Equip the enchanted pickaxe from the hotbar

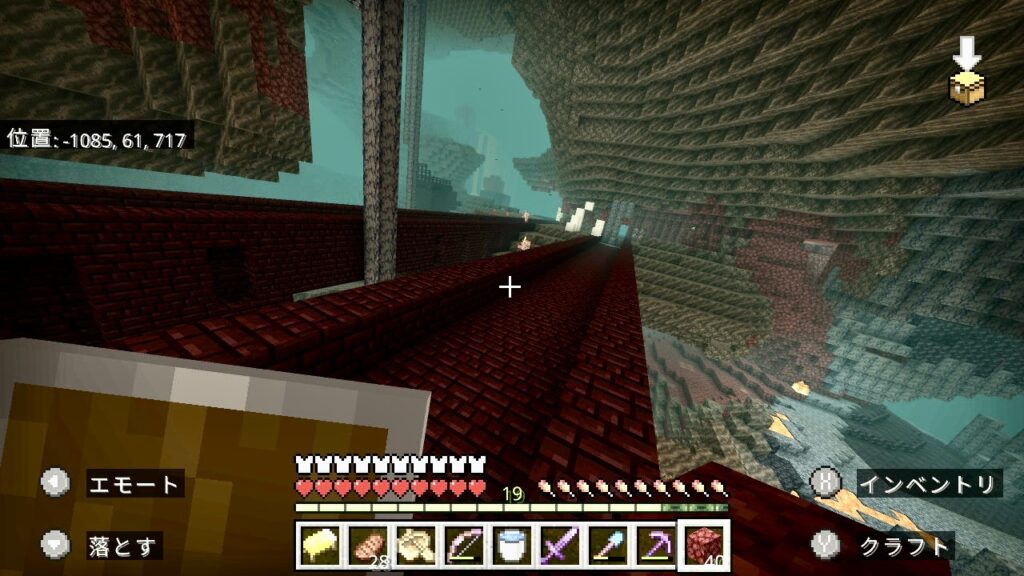(x=656, y=545)
